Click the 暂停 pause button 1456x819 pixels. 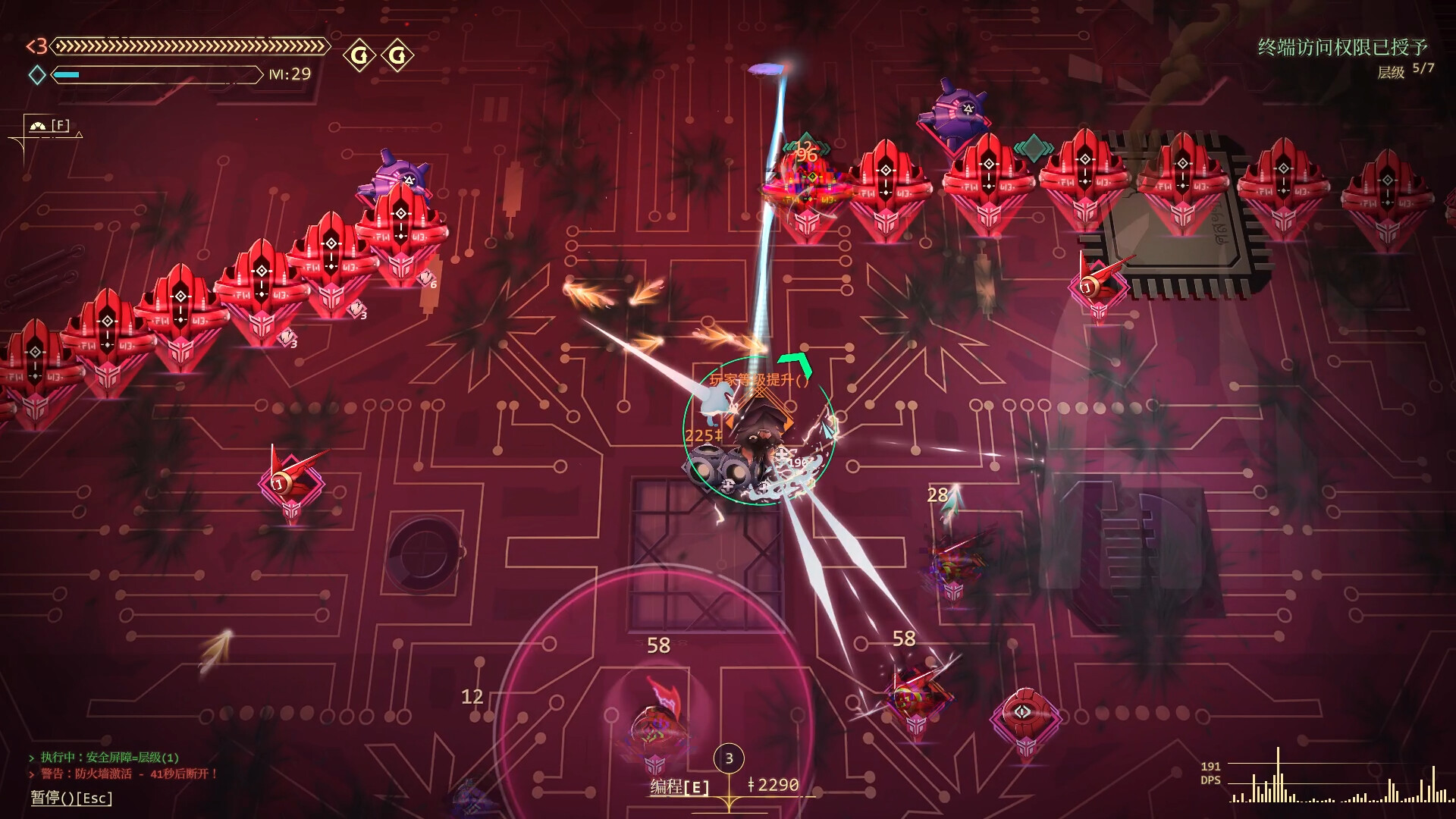coord(71,798)
